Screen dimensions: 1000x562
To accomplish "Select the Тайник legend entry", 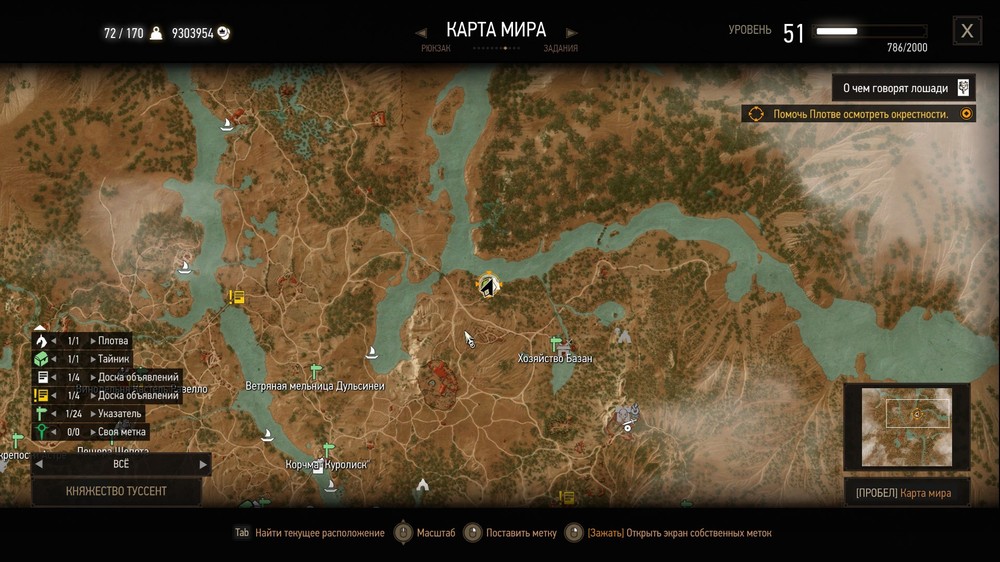I will 113,359.
